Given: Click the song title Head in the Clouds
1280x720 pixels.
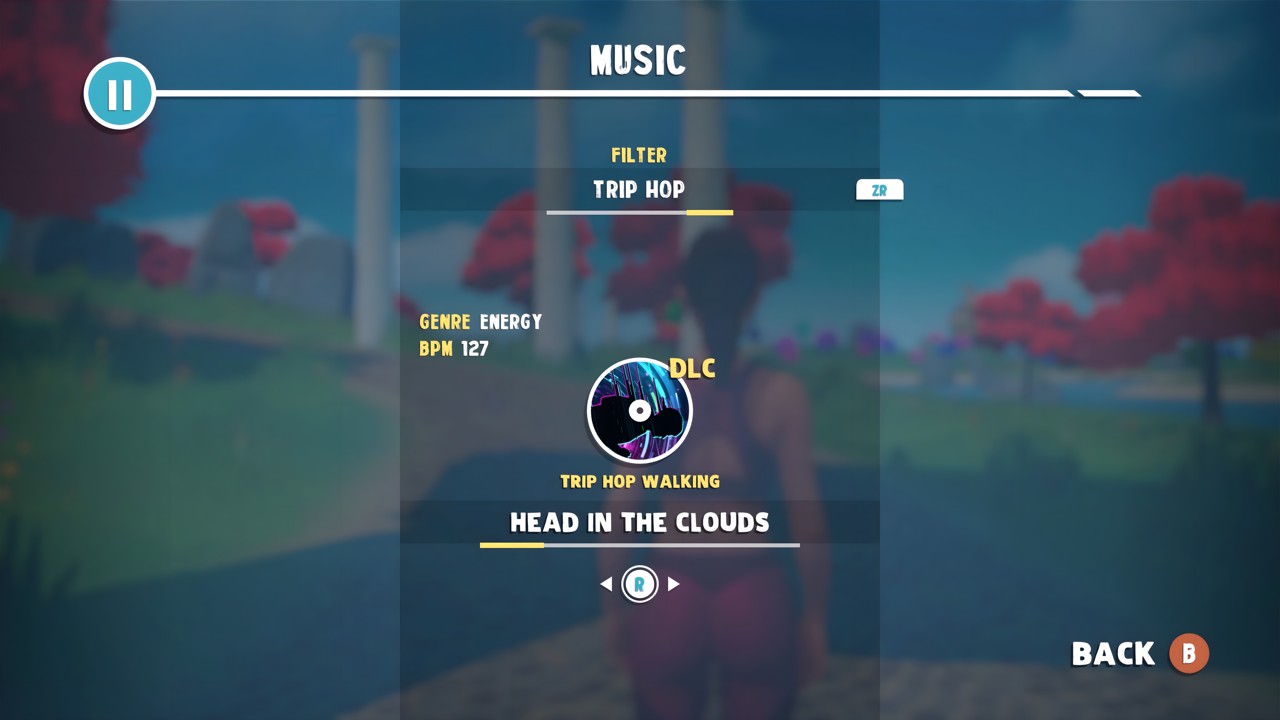Looking at the screenshot, I should (640, 521).
